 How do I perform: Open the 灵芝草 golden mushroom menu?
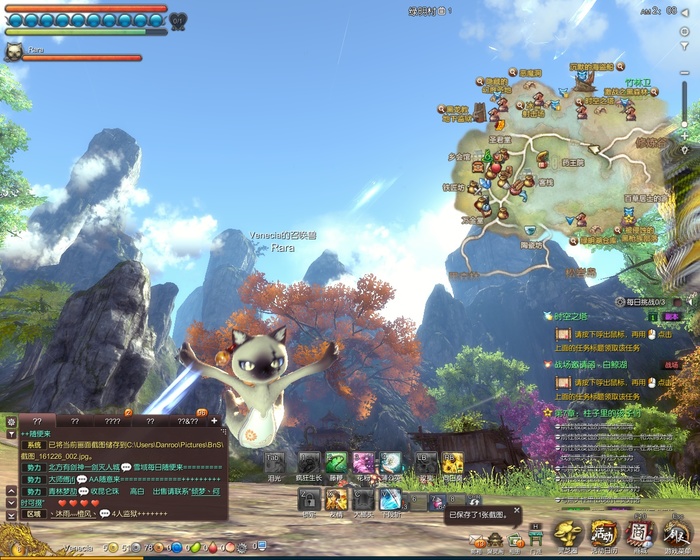[x=568, y=535]
